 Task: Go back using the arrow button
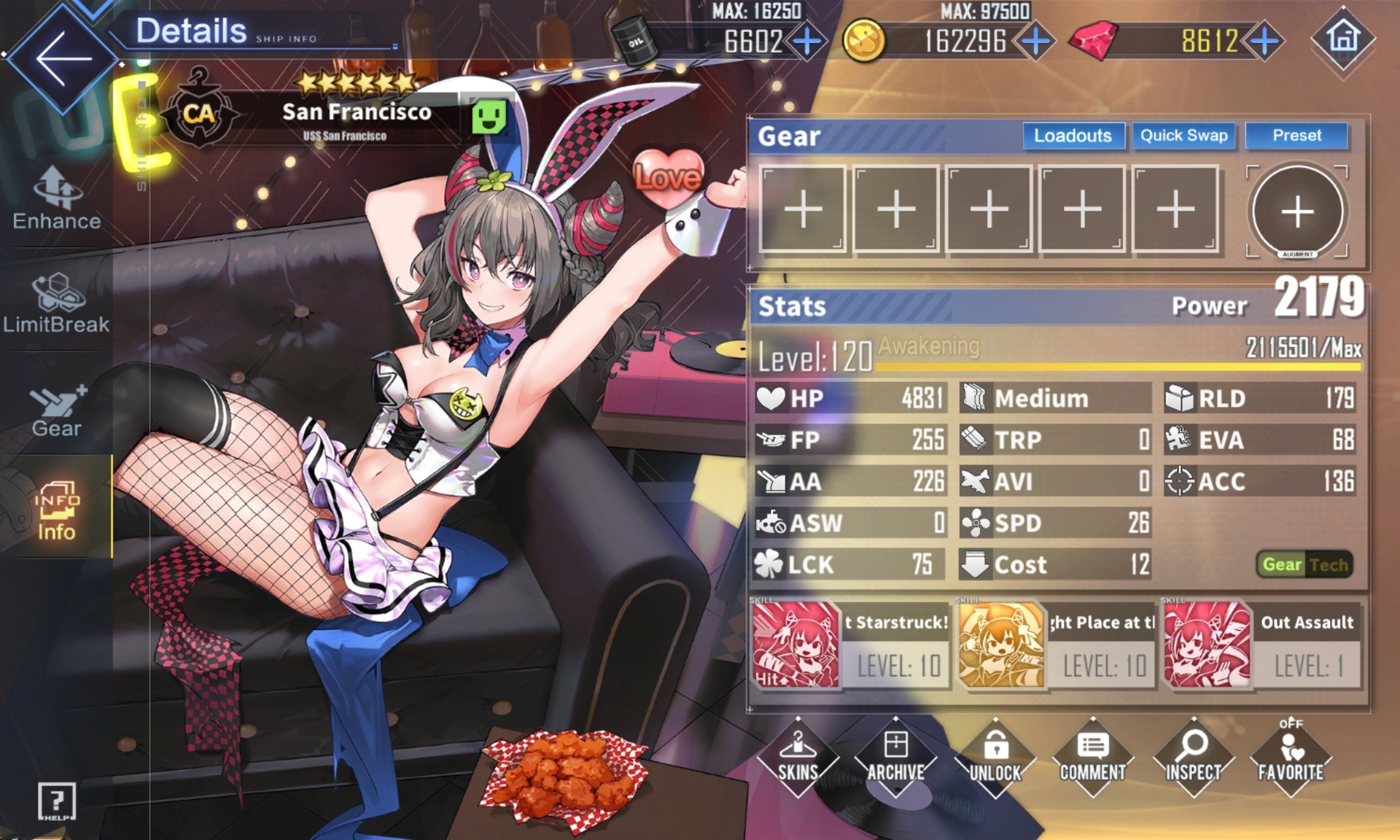click(63, 58)
